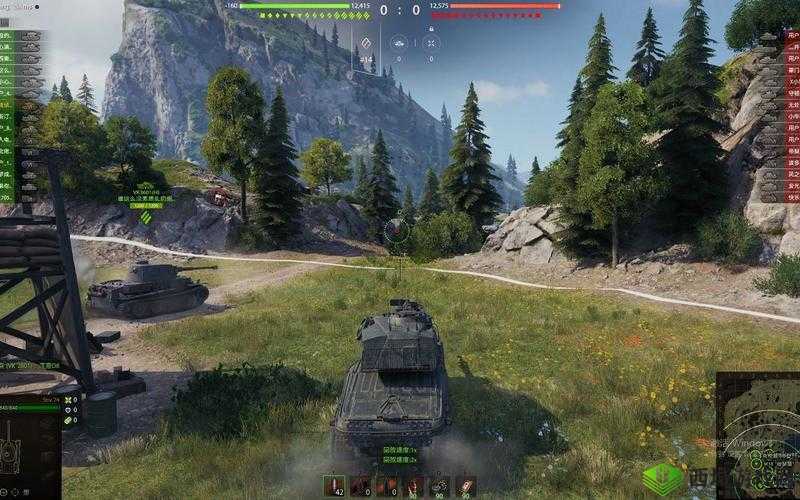The width and height of the screenshot is (800, 500).
Task: Select the fifth consumable slot in the bar
Action: 440,485
